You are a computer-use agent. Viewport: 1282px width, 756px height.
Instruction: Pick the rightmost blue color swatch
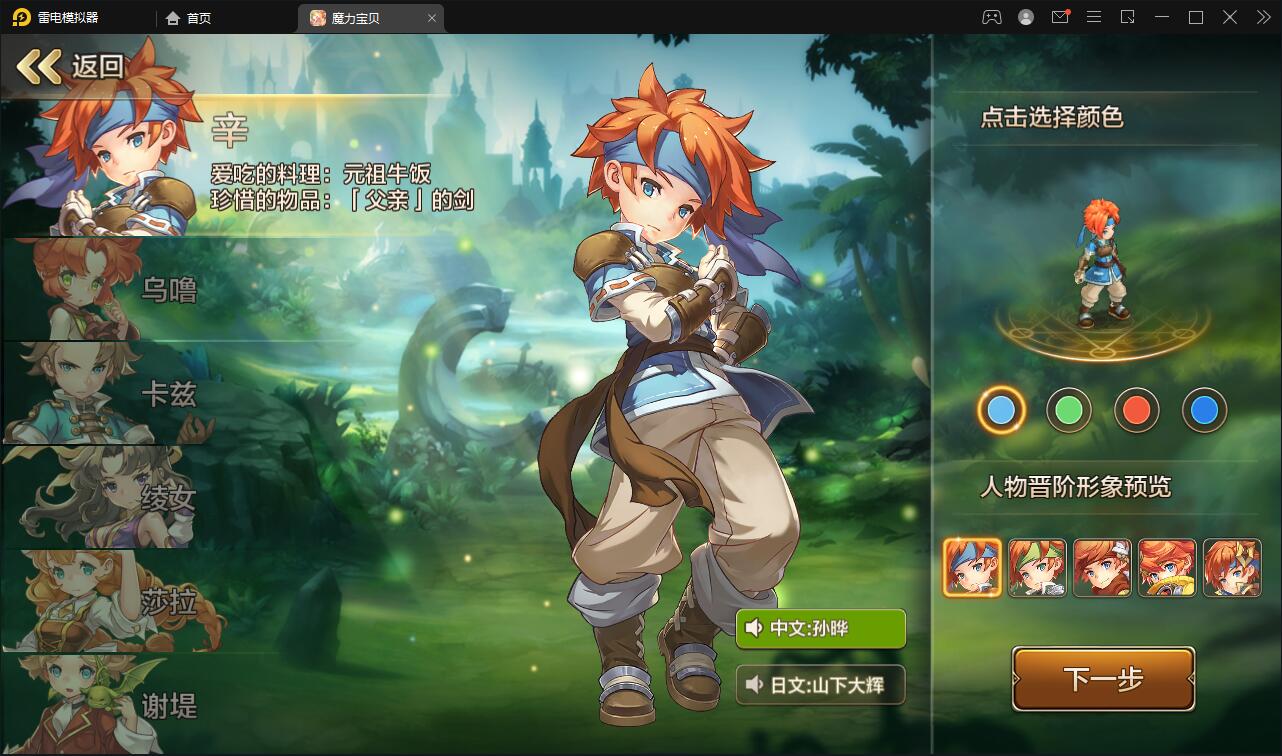pos(1205,410)
